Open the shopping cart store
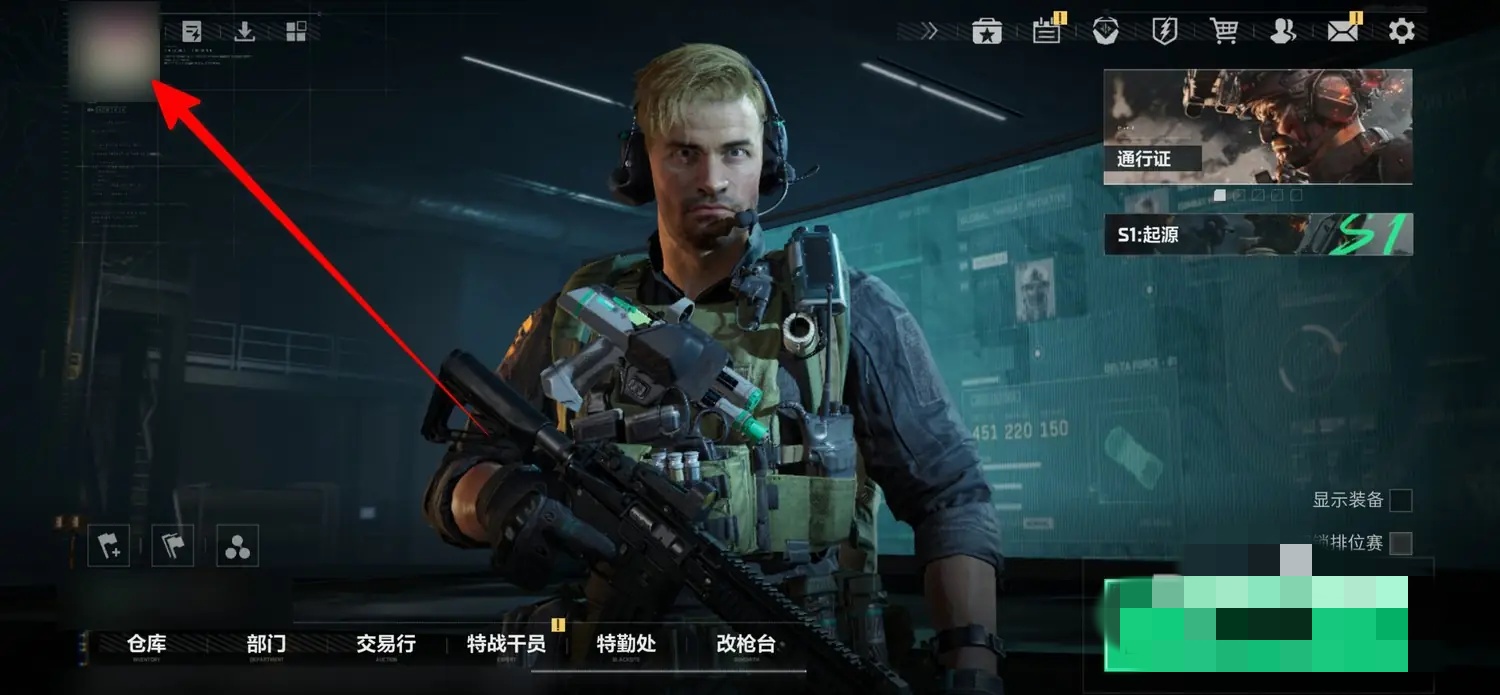 1224,31
